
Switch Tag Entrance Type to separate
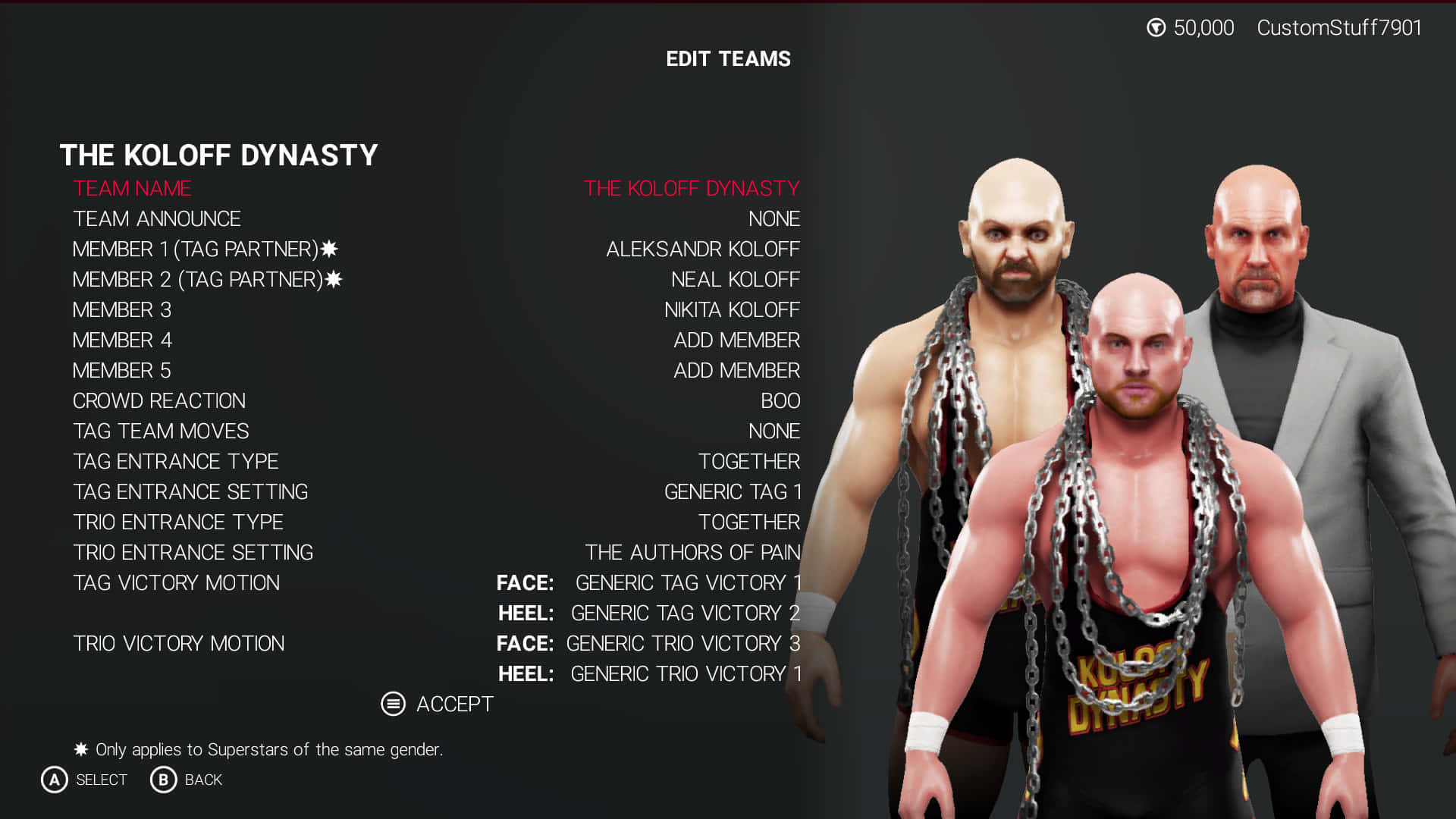(749, 461)
